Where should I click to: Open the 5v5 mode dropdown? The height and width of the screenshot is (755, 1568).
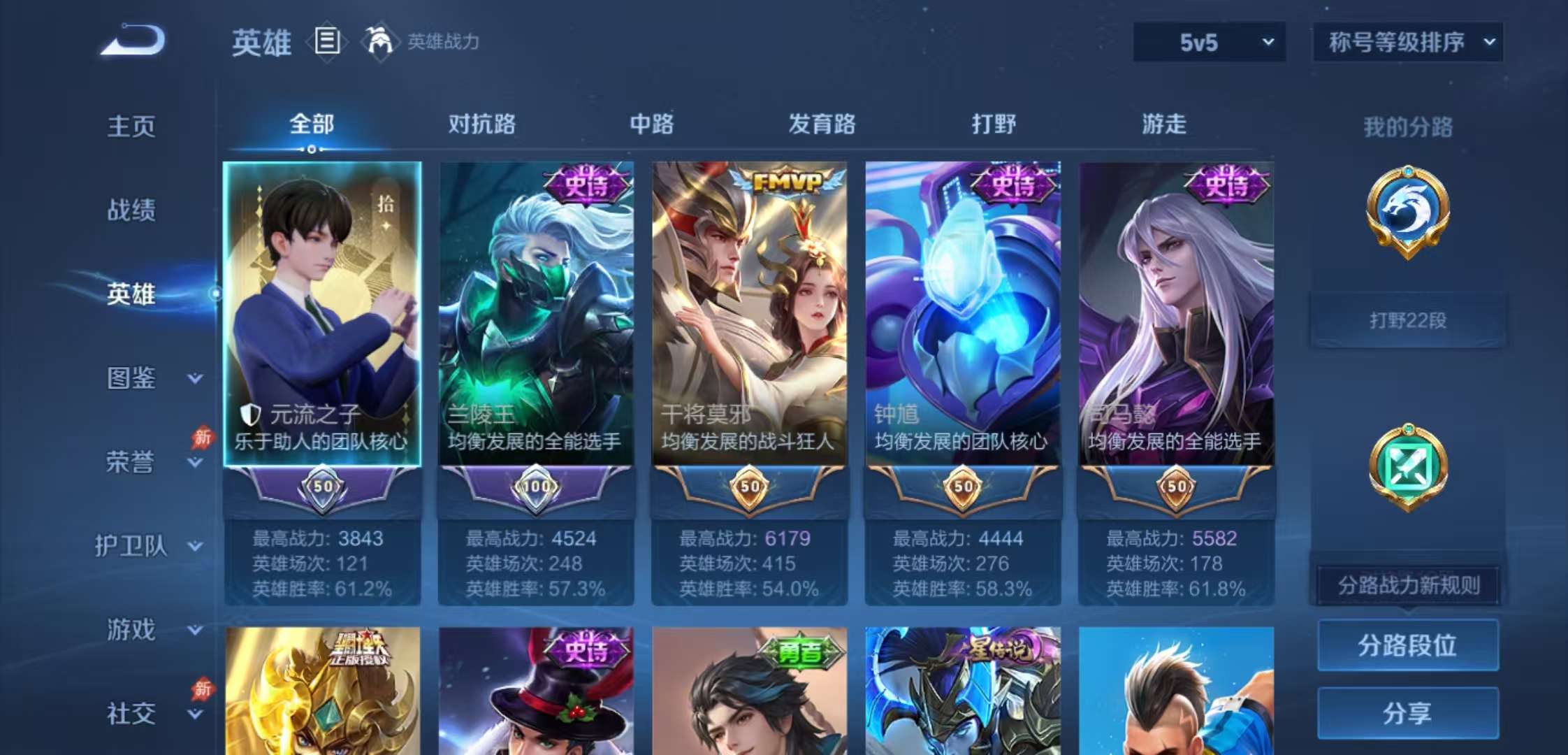1207,41
